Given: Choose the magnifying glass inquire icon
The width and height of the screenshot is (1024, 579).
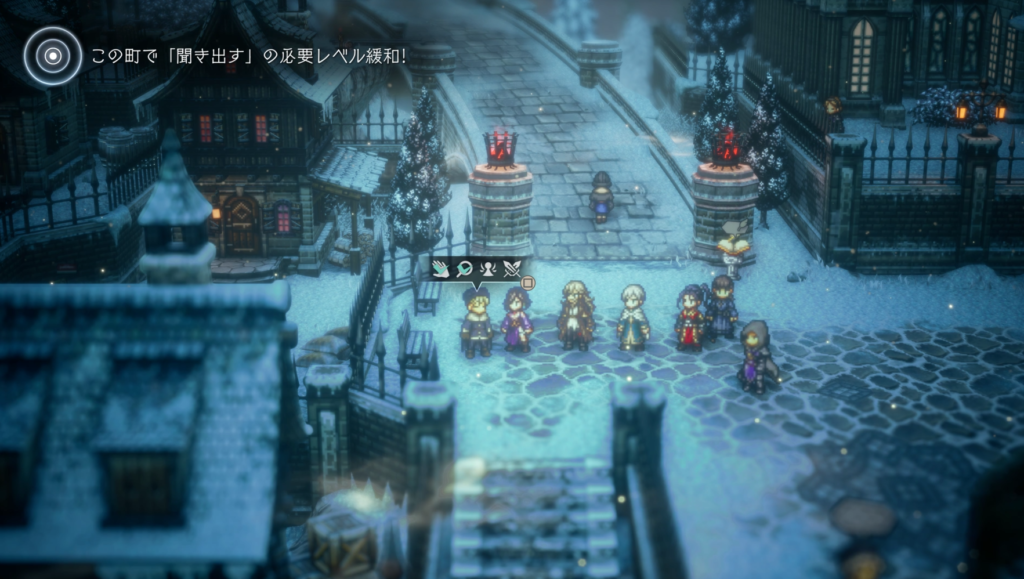Looking at the screenshot, I should tap(465, 268).
